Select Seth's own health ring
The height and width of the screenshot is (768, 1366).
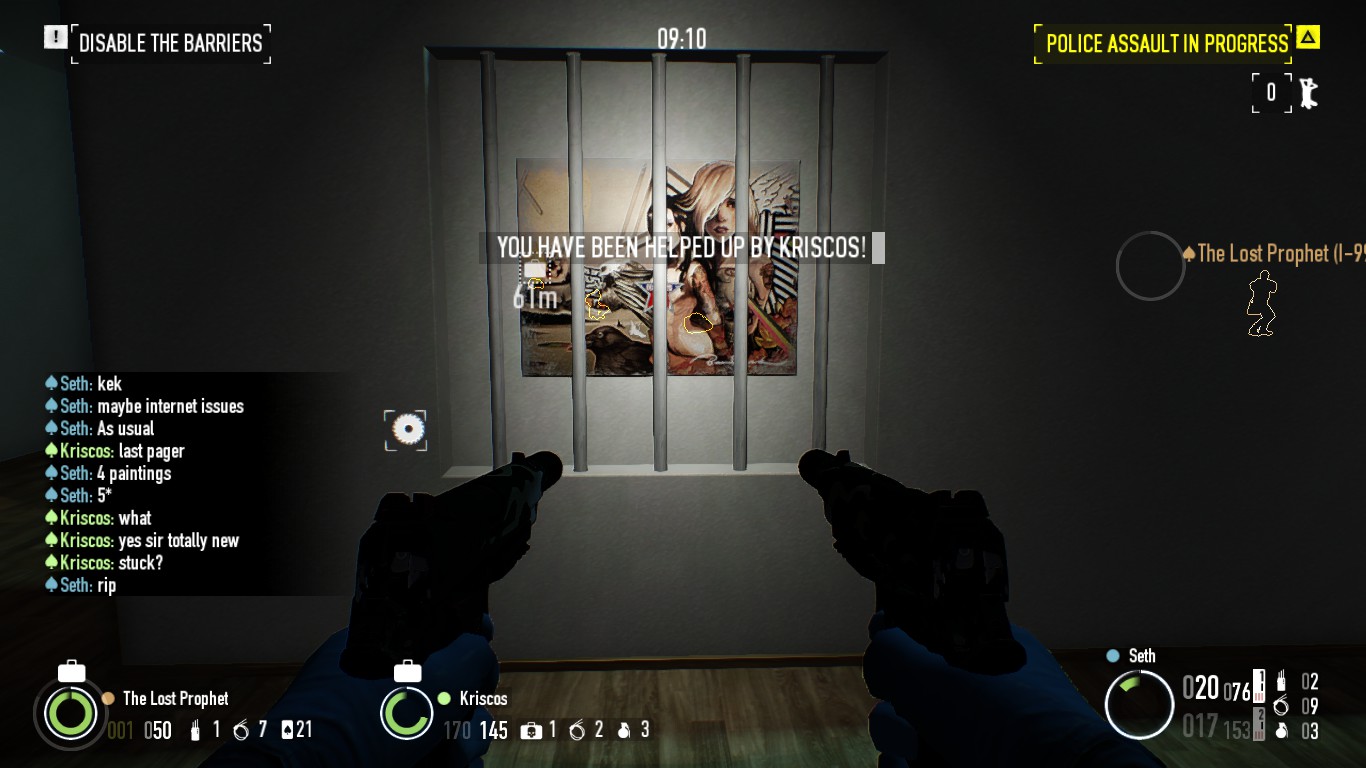coord(1139,704)
